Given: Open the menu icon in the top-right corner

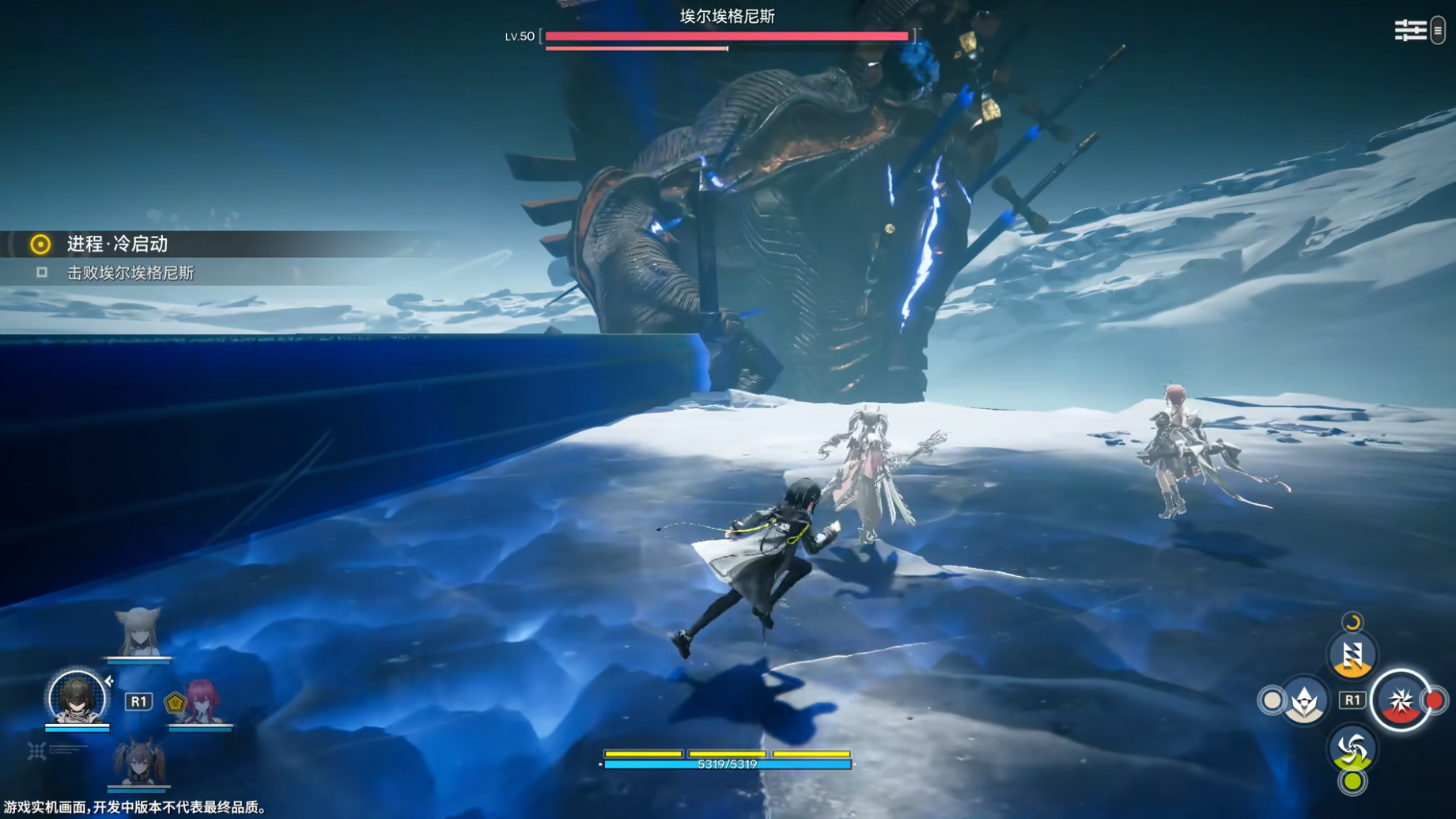Looking at the screenshot, I should 1410,31.
